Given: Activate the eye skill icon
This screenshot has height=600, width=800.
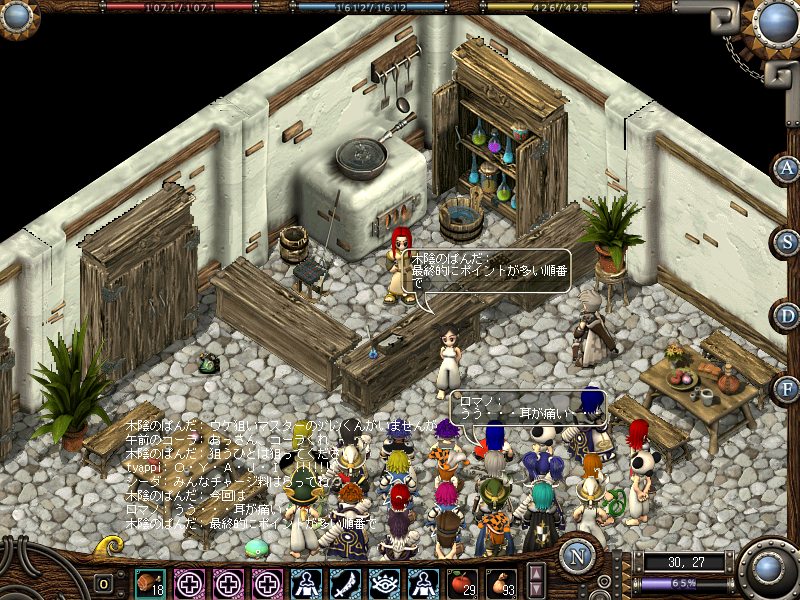Looking at the screenshot, I should tap(384, 582).
